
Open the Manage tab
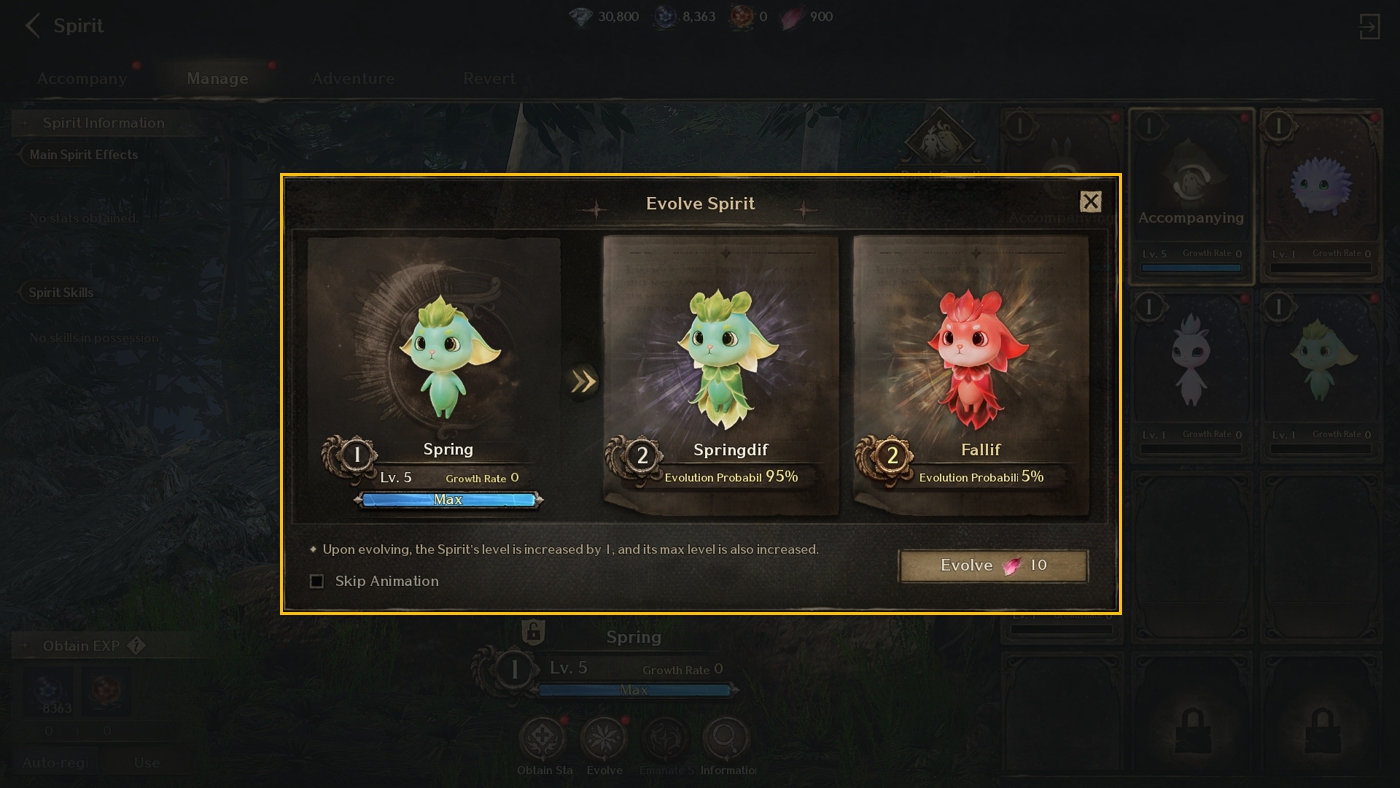point(217,78)
